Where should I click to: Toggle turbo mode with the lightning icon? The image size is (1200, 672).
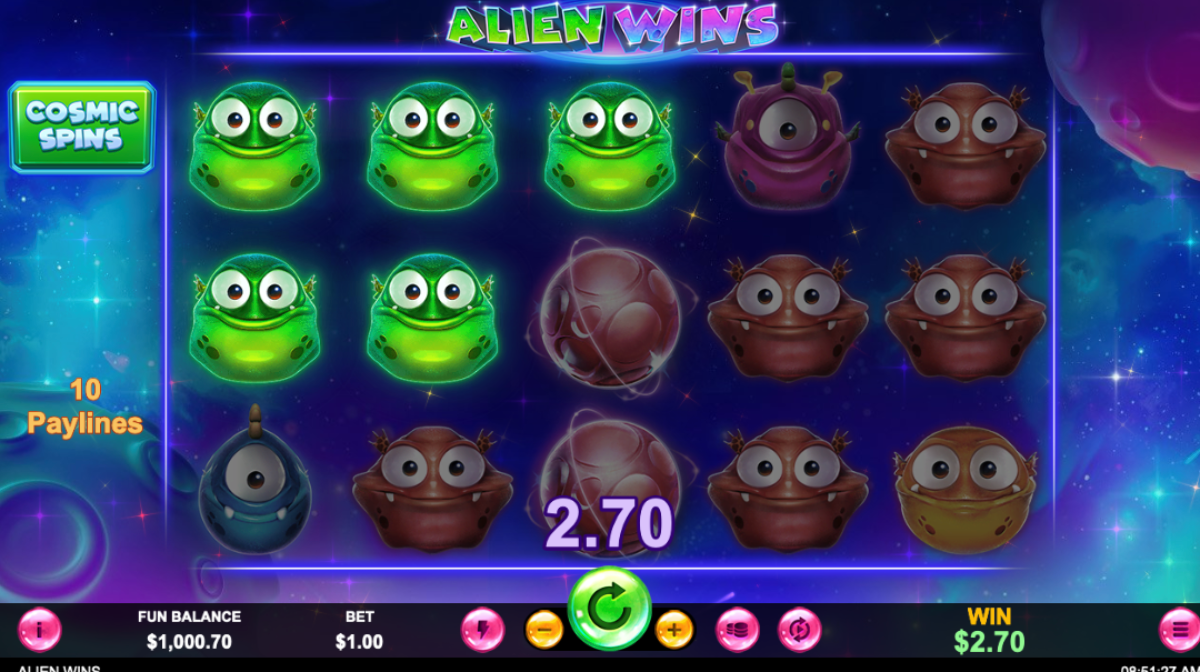(482, 630)
